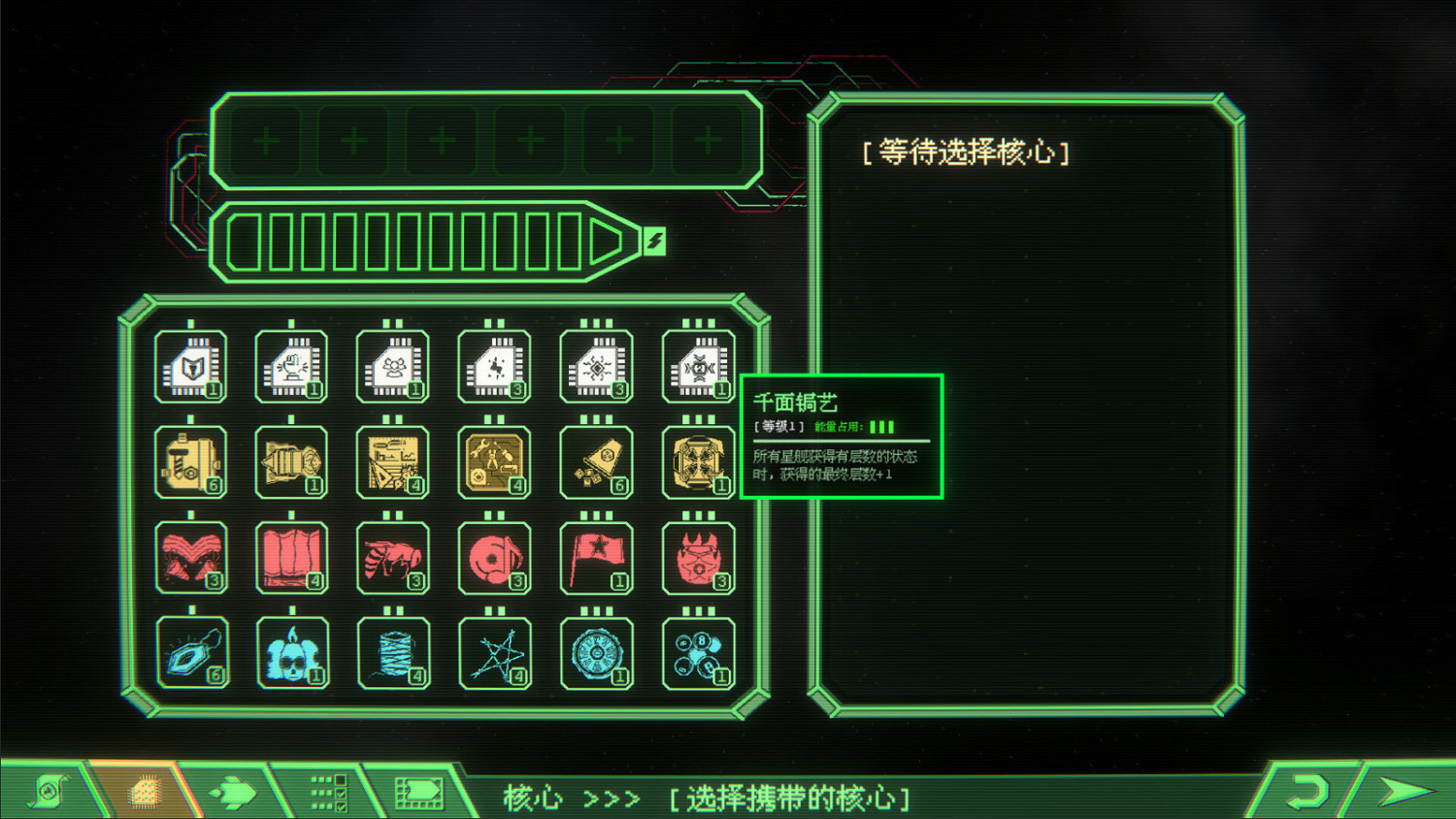Select the yellow toolbox core
The width and height of the screenshot is (1456, 819).
point(191,461)
